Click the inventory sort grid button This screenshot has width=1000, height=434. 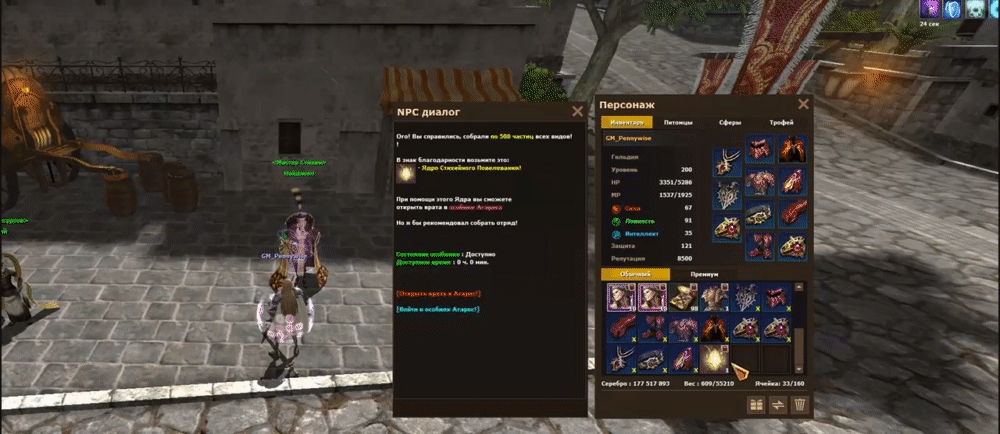(x=757, y=404)
